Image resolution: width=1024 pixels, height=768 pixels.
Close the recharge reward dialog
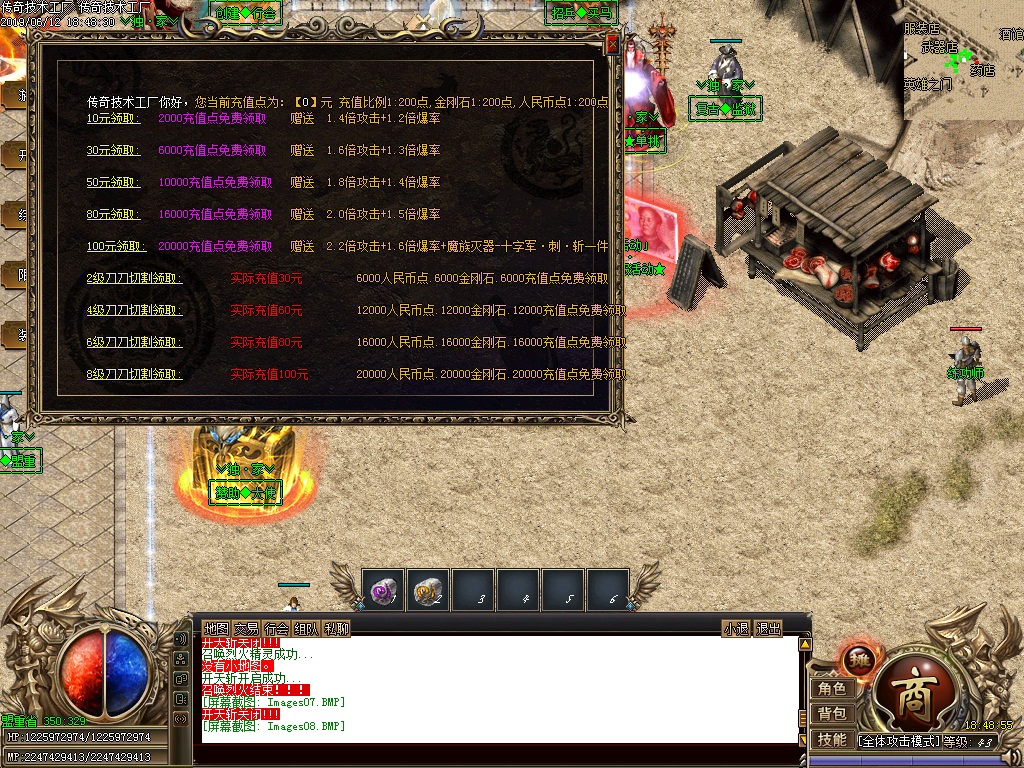click(612, 44)
